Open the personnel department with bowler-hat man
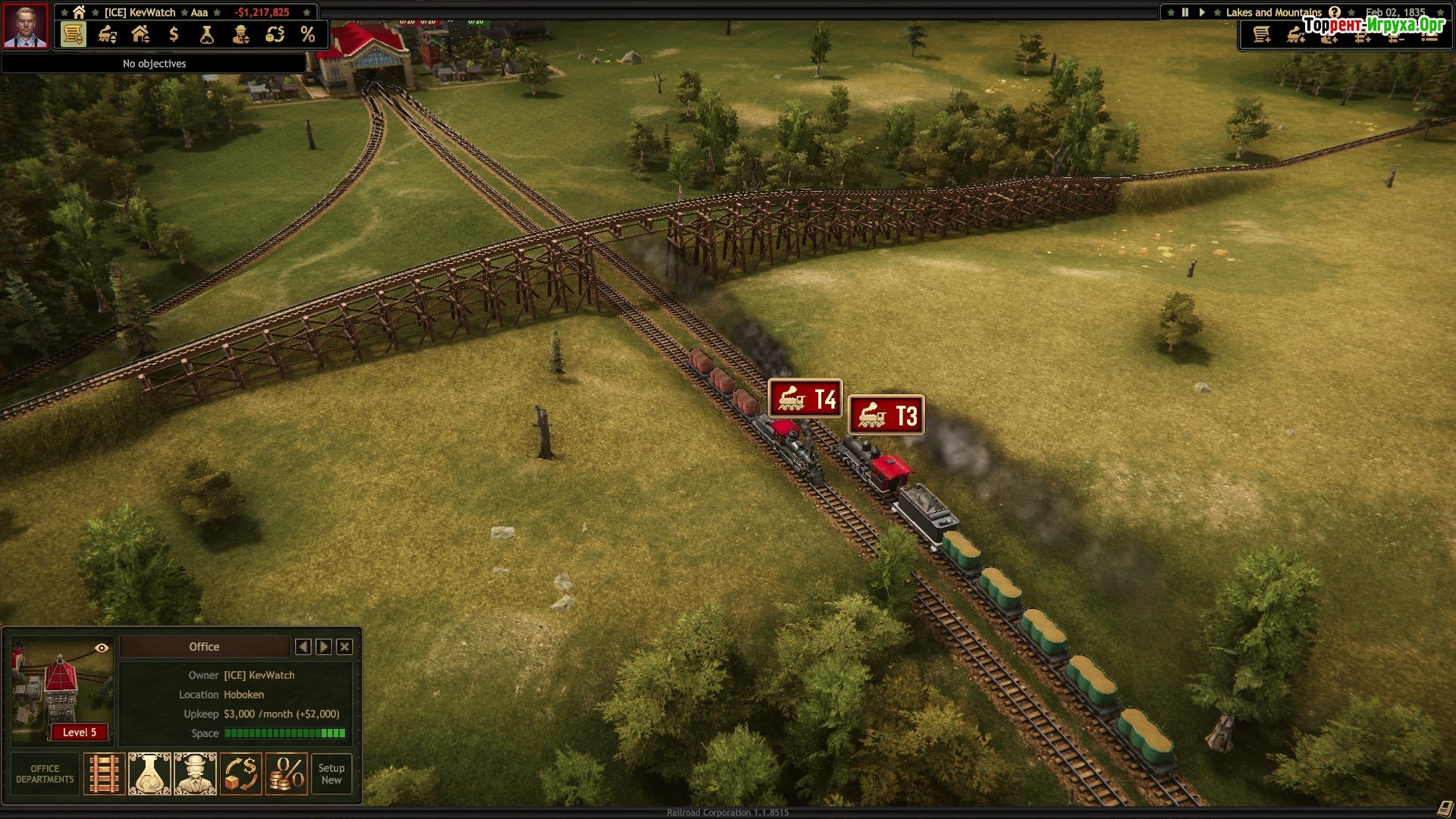 (195, 773)
